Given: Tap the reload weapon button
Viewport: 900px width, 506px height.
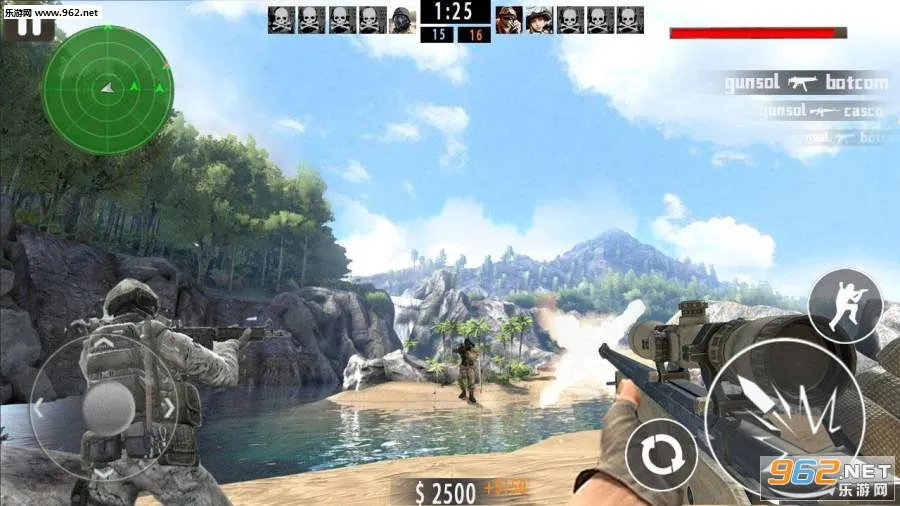Looking at the screenshot, I should [661, 455].
